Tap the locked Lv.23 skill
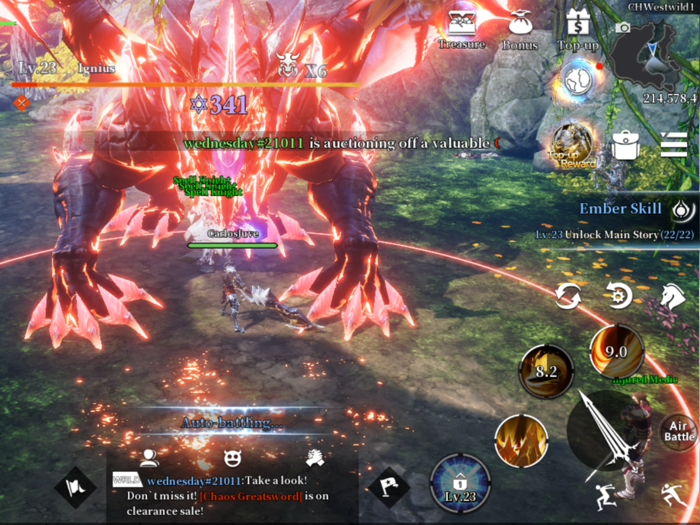Image resolution: width=700 pixels, height=525 pixels. [460, 484]
